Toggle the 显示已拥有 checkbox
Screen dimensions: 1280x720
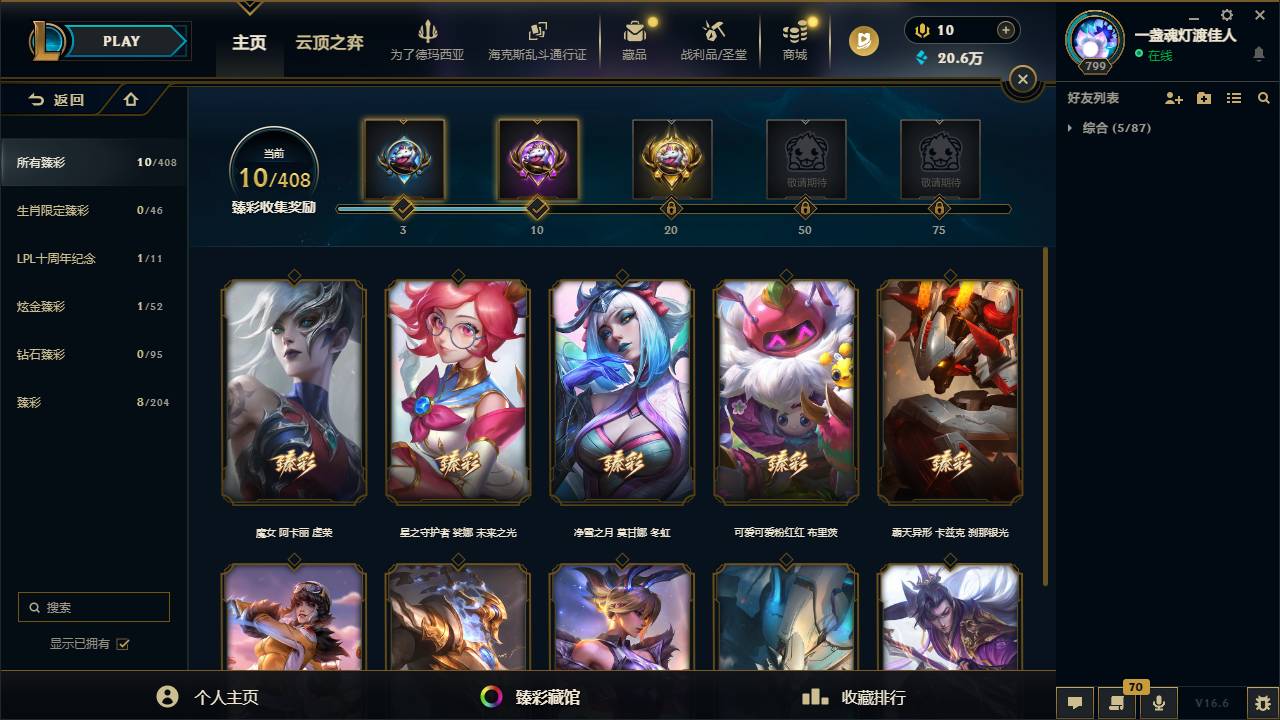(122, 644)
